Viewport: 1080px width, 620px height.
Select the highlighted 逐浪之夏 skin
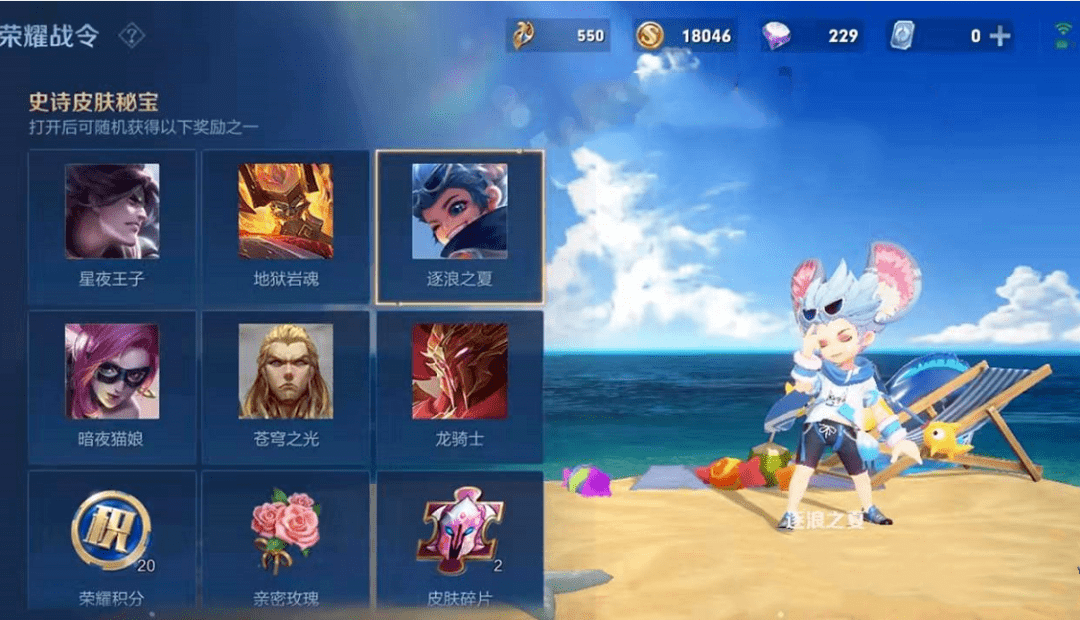click(460, 227)
